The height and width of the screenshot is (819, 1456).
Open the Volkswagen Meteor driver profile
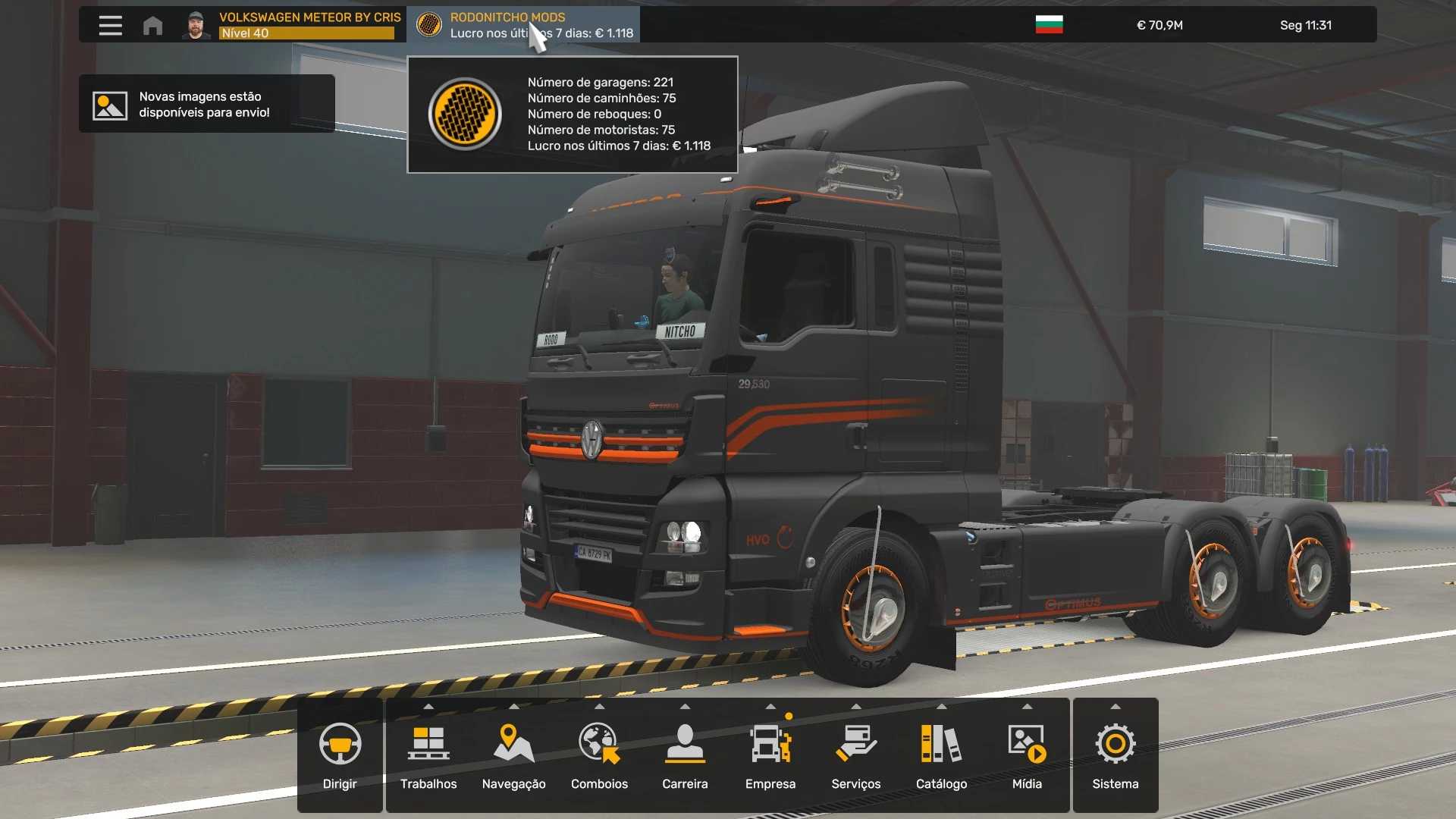(x=292, y=25)
